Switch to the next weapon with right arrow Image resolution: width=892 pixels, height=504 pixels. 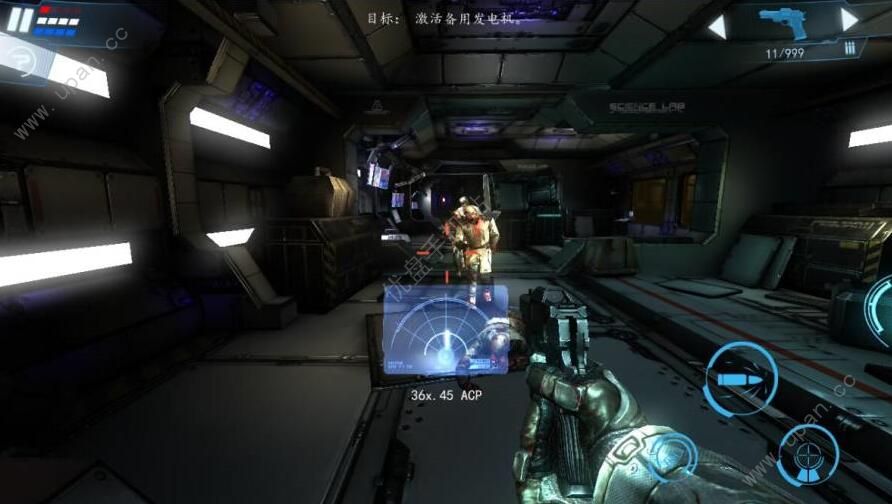coord(849,19)
